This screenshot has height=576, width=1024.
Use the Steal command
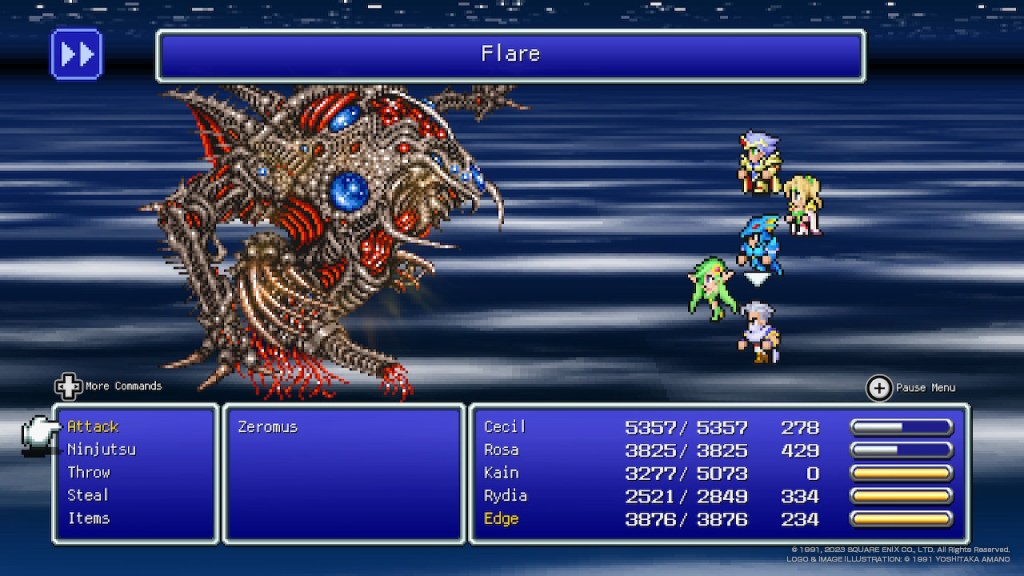click(x=89, y=496)
